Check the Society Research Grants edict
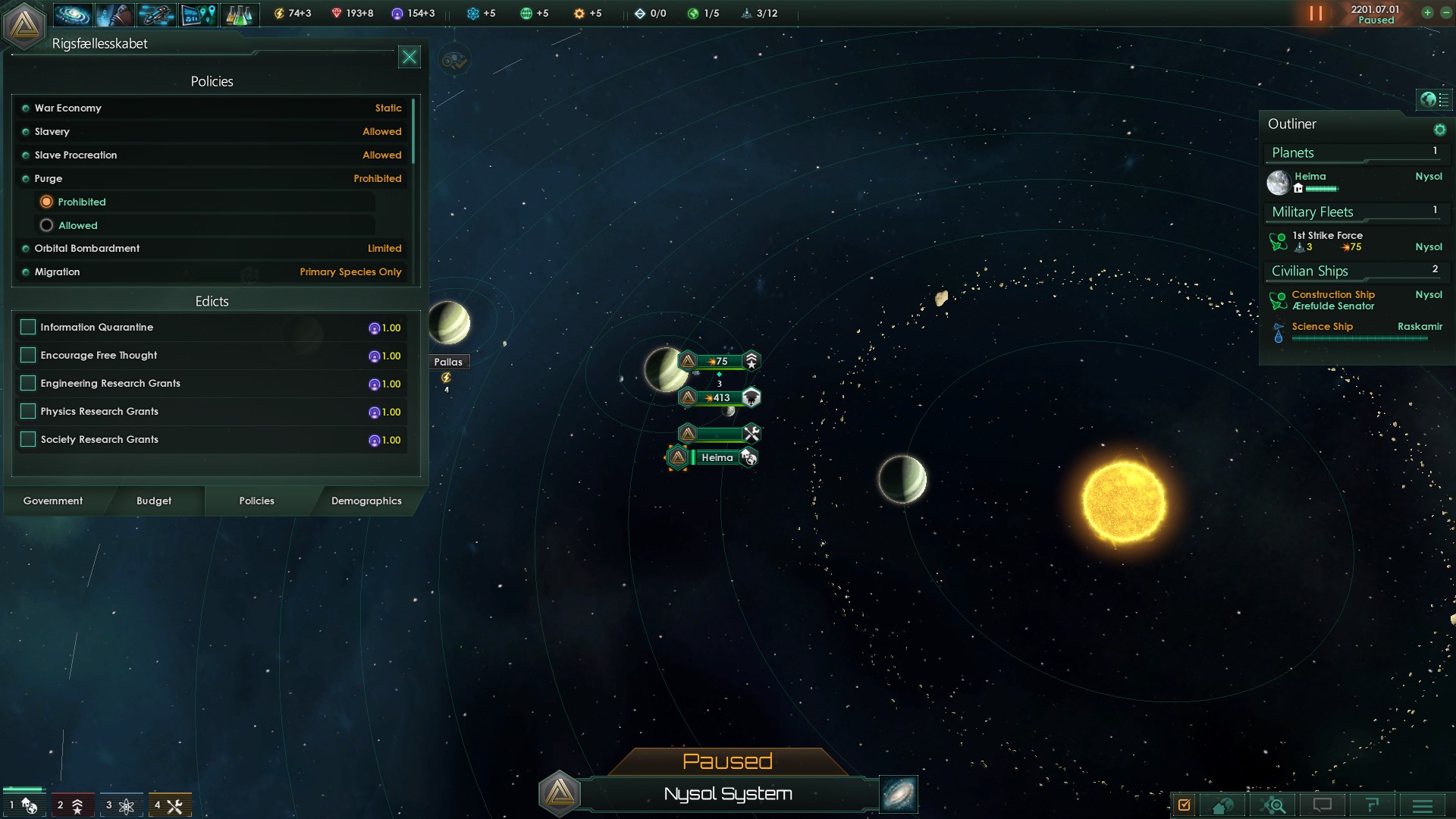 28,439
